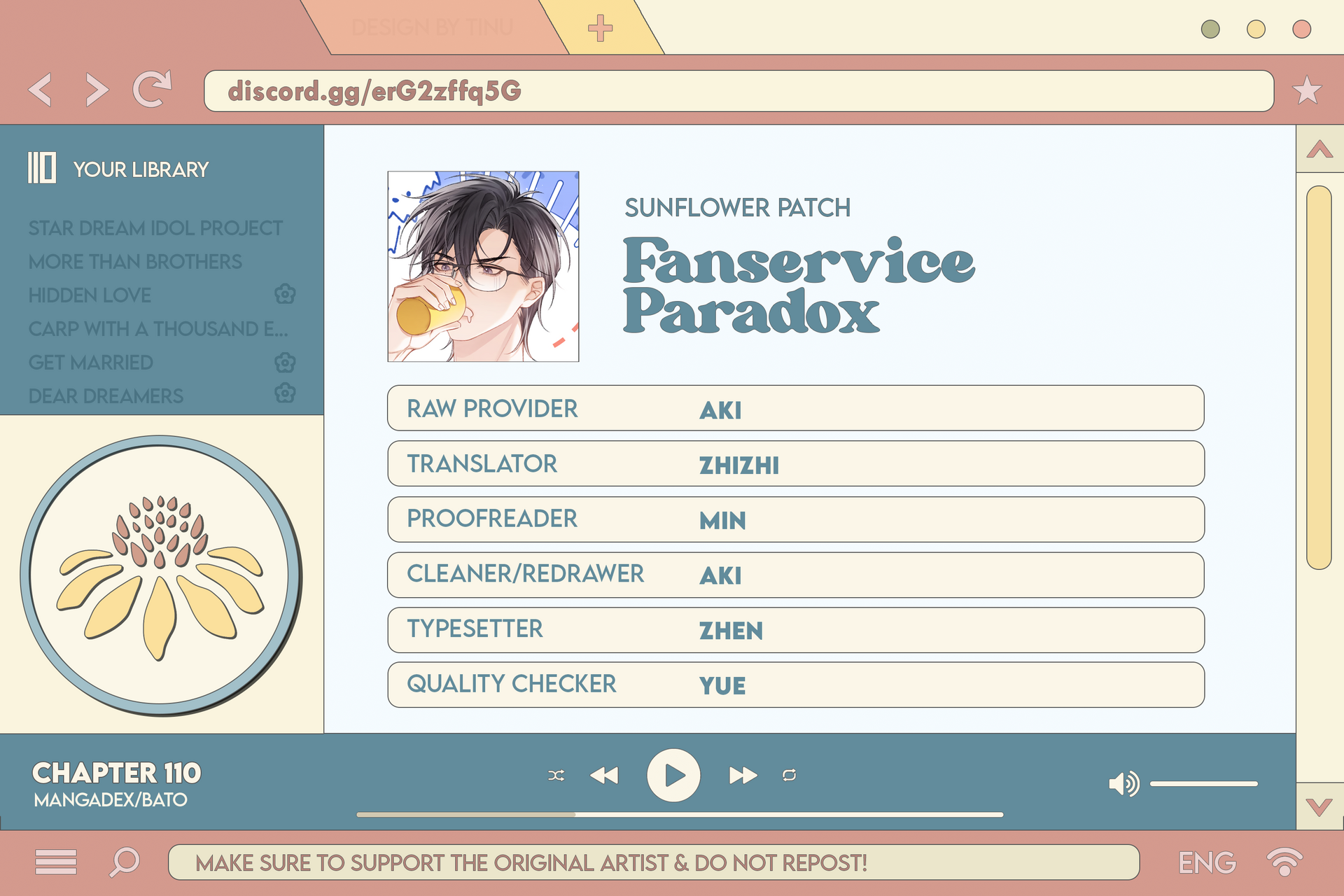Viewport: 1344px width, 896px height.
Task: Open Get Married library entry
Action: tap(90, 363)
